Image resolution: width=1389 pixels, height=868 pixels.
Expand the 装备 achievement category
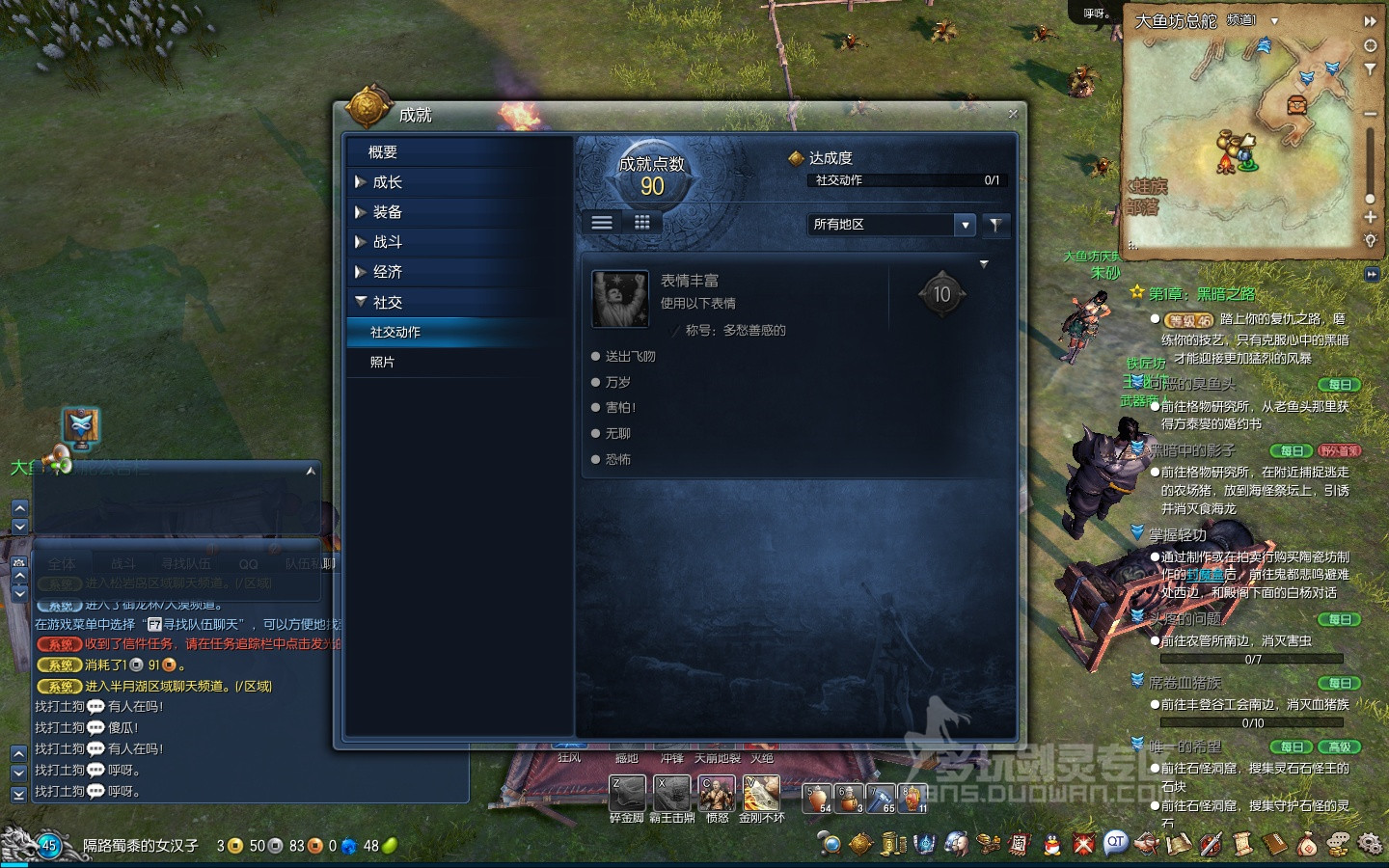point(387,212)
